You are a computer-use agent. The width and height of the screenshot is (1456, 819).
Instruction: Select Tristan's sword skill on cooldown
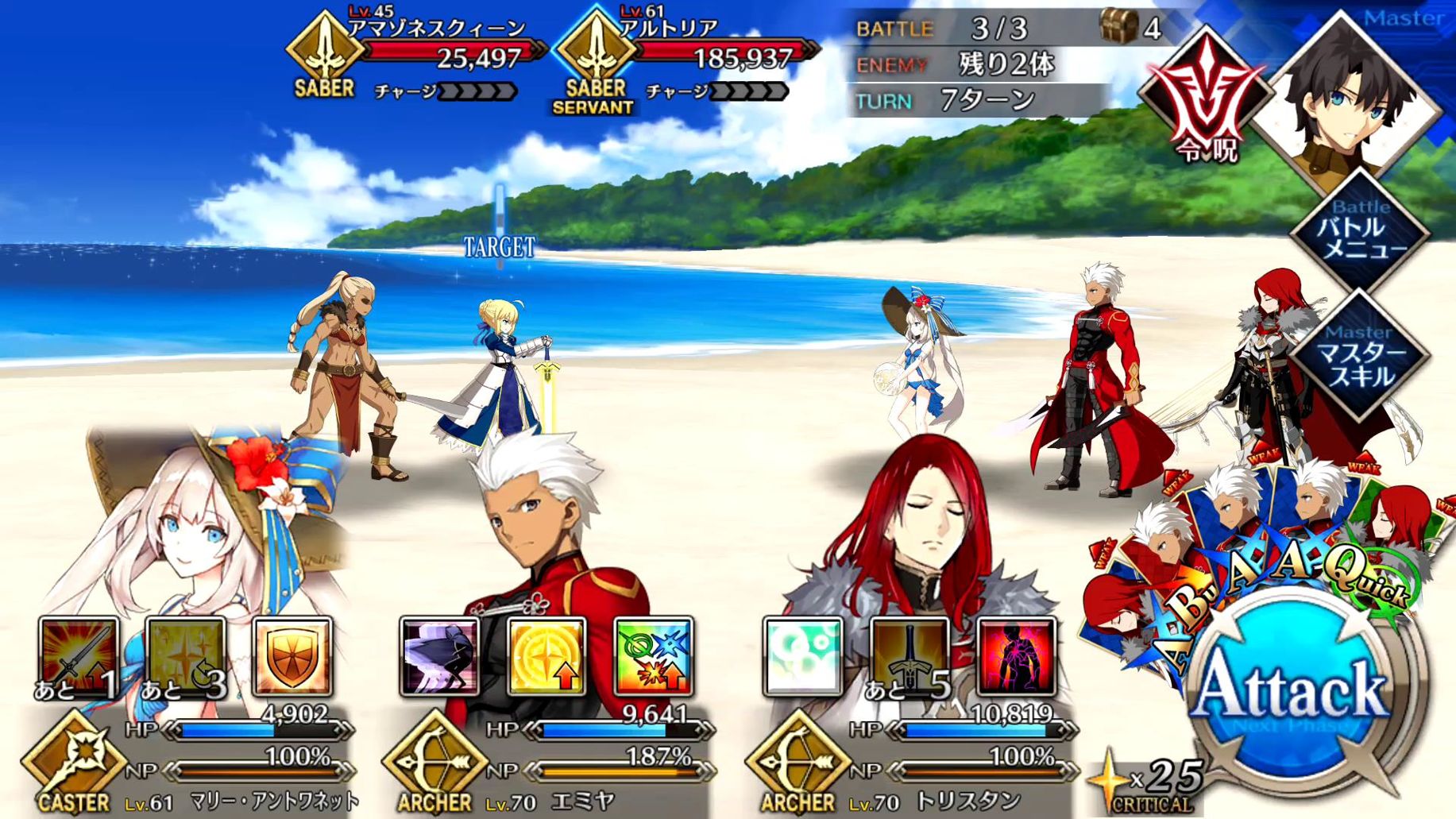(x=910, y=657)
